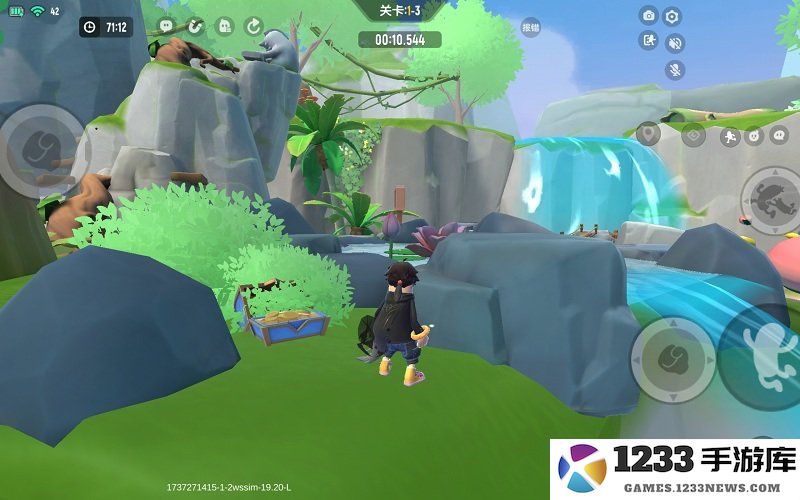This screenshot has width=800, height=500.
Task: Tap the magnet icon button
Action: 195,26
